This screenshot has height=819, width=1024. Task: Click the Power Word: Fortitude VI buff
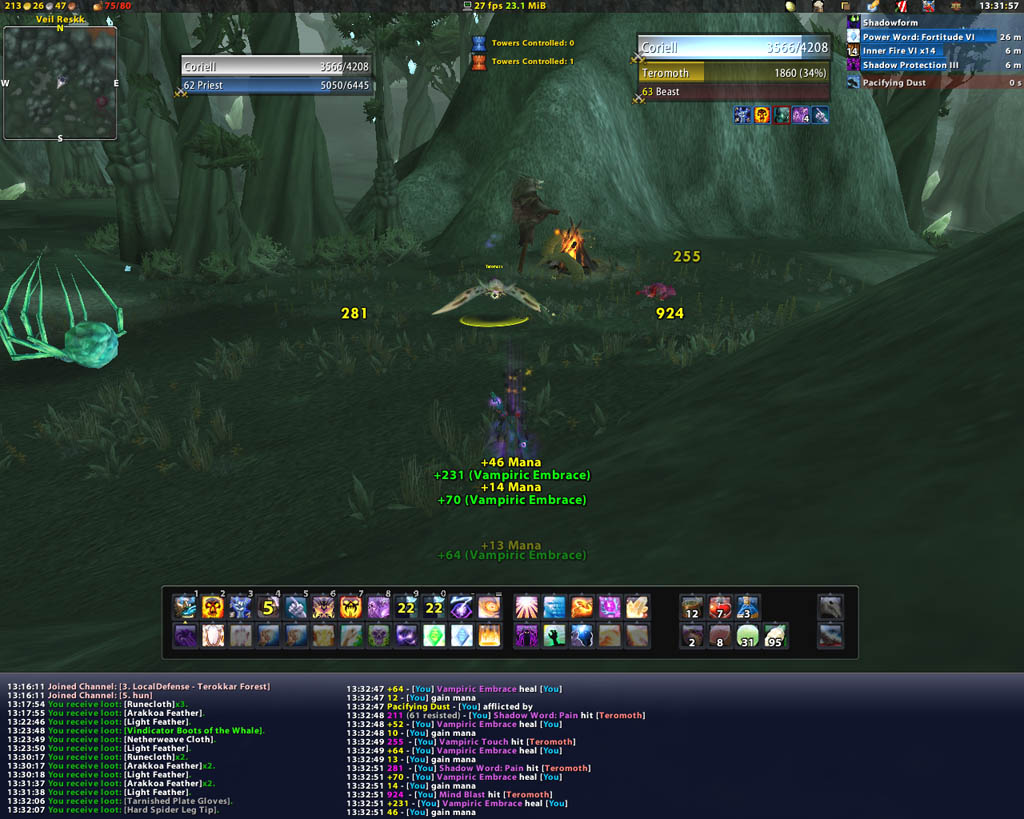tap(930, 37)
